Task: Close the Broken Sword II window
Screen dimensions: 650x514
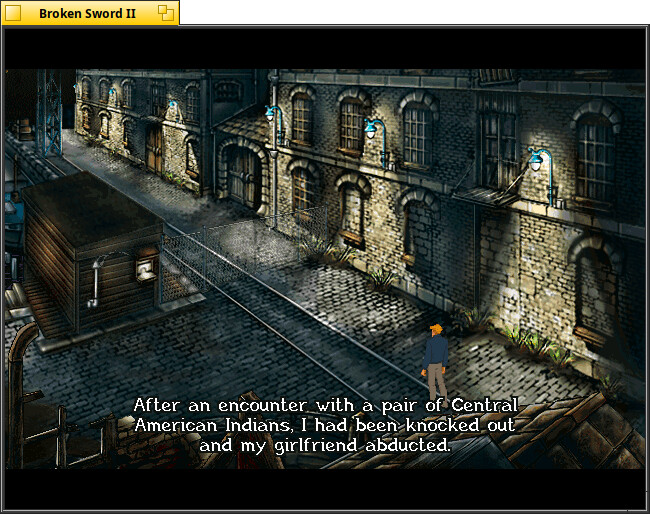Action: [15, 14]
